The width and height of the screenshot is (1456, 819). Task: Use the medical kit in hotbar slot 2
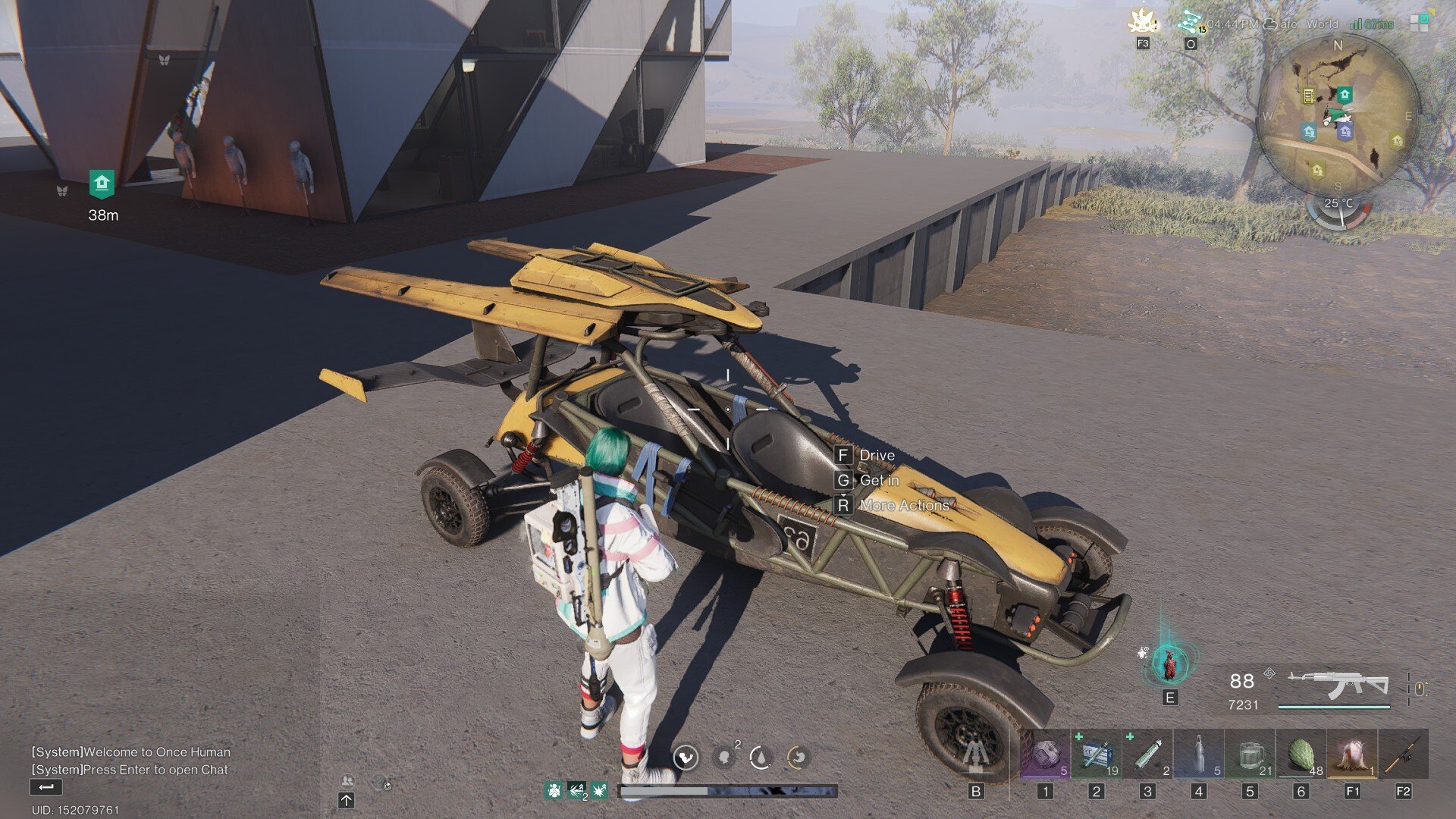pyautogui.click(x=1097, y=755)
